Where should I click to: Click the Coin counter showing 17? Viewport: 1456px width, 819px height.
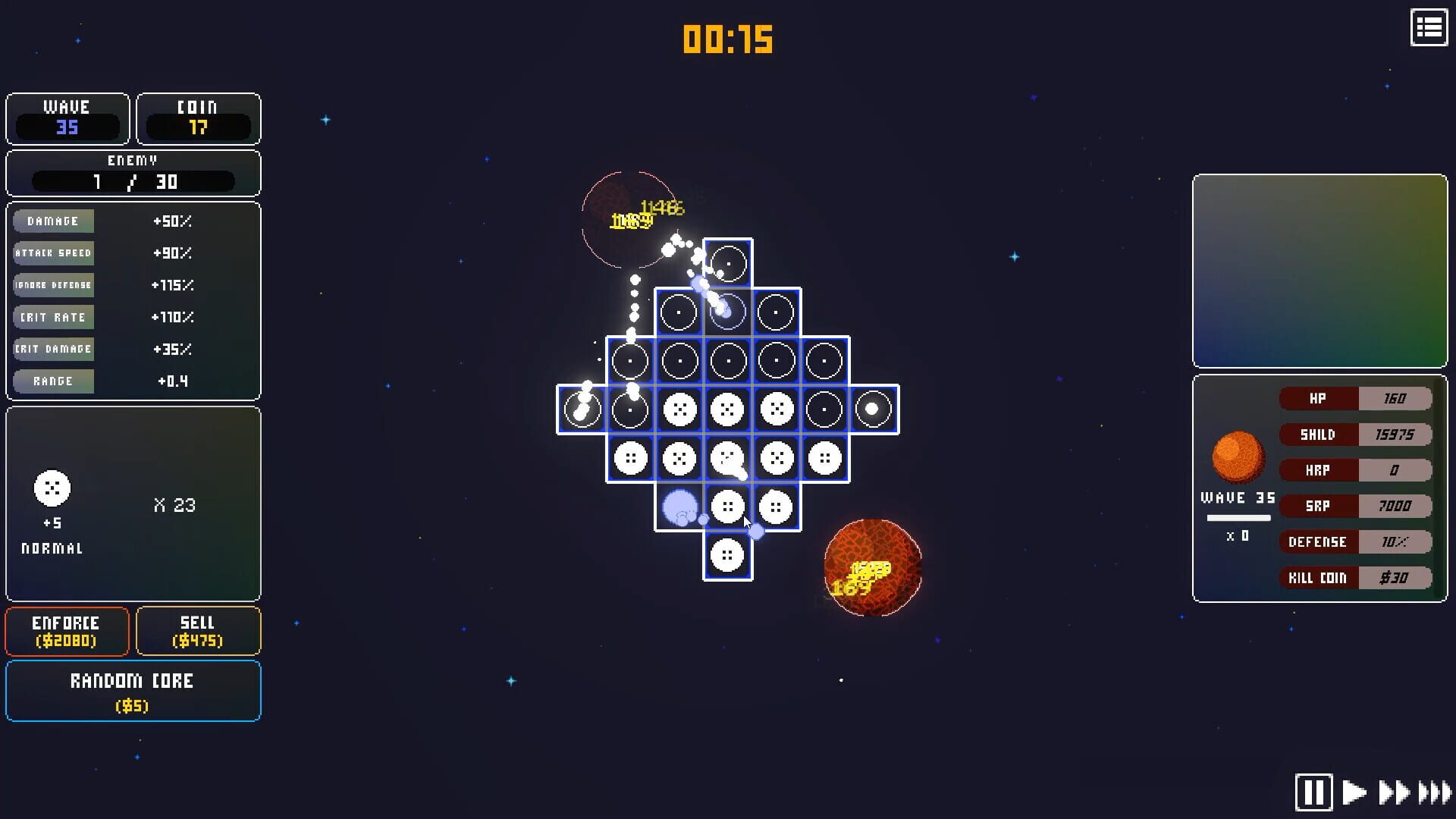click(198, 119)
